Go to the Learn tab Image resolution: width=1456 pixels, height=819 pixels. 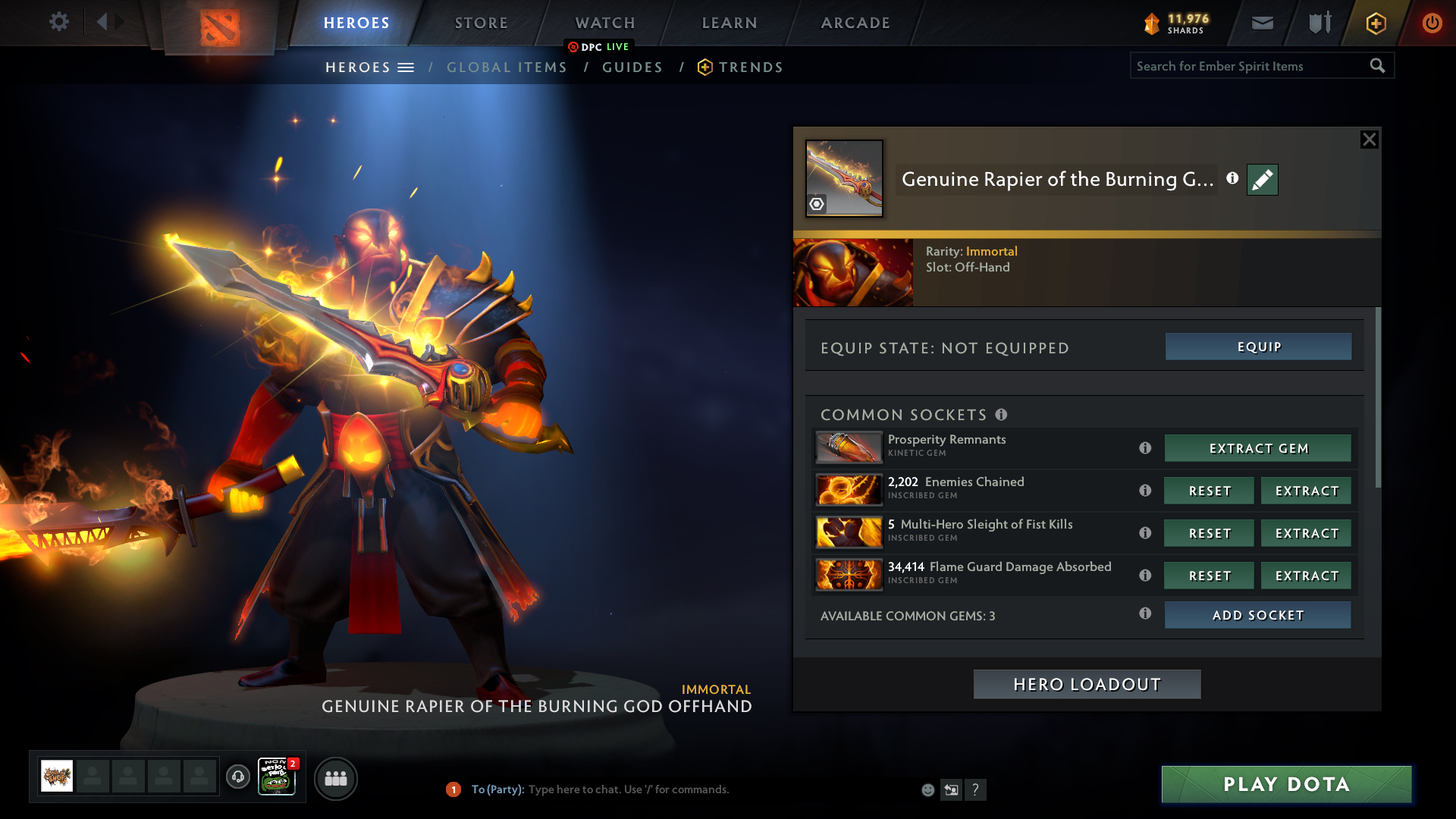pos(730,23)
